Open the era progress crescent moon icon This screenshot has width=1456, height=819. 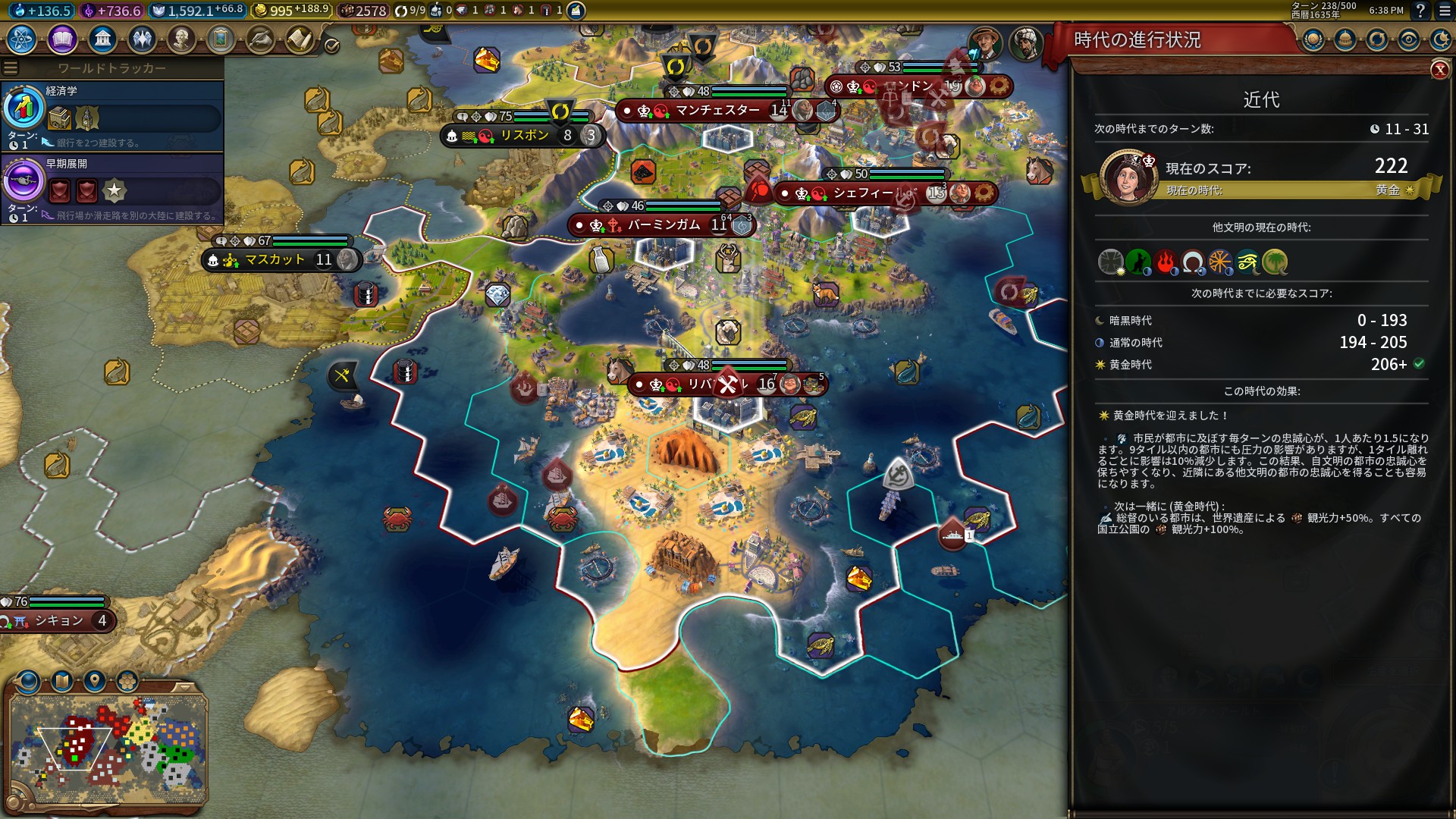[x=1440, y=39]
